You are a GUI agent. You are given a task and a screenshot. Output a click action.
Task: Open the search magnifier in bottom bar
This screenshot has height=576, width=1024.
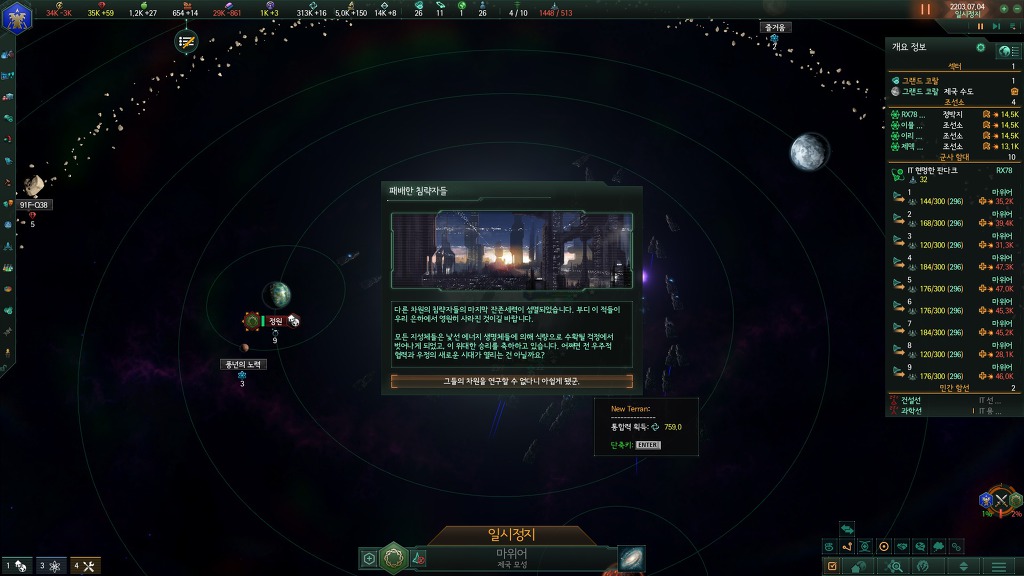coord(895,566)
